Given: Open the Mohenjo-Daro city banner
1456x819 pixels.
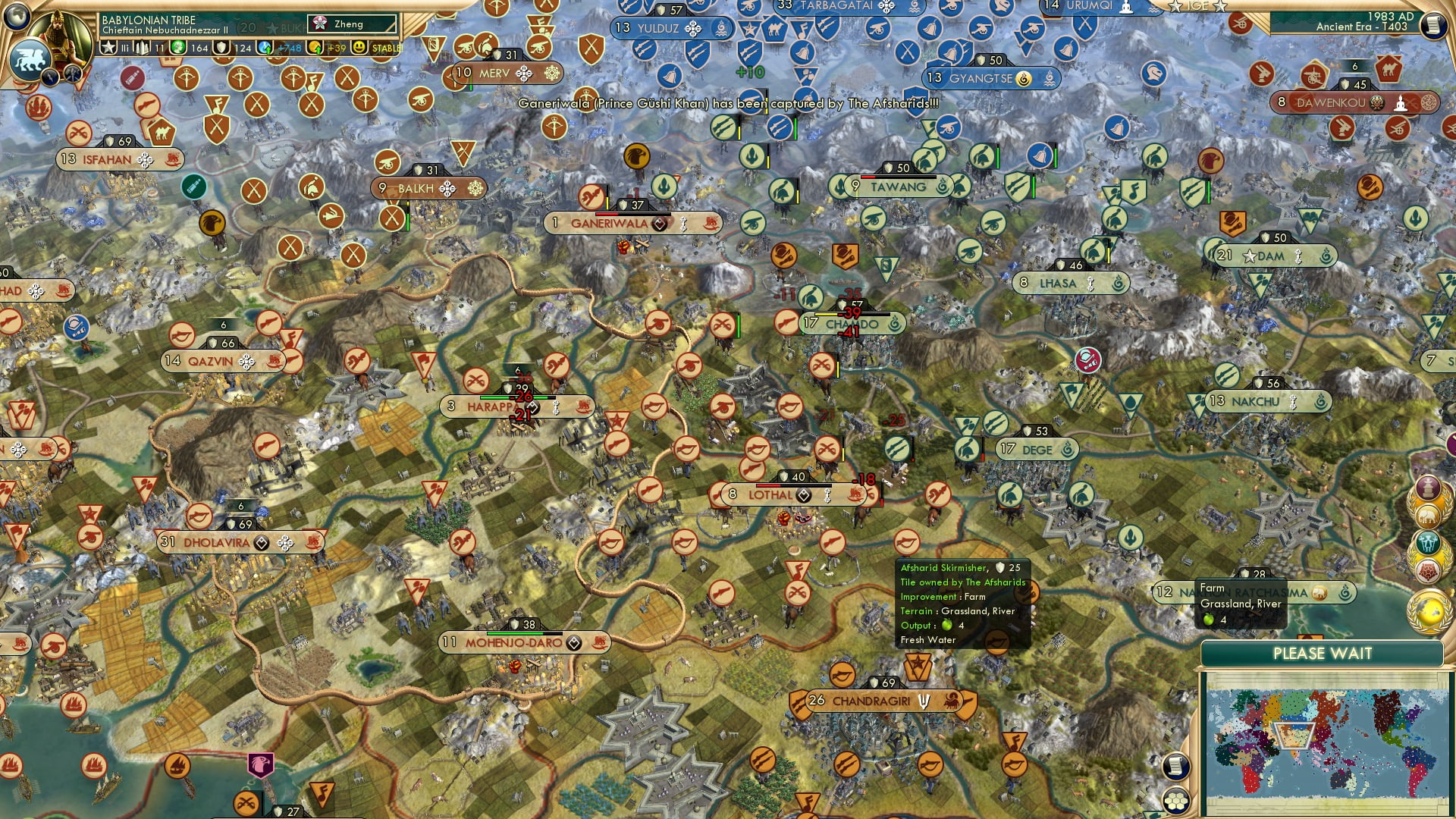Looking at the screenshot, I should pos(516,642).
